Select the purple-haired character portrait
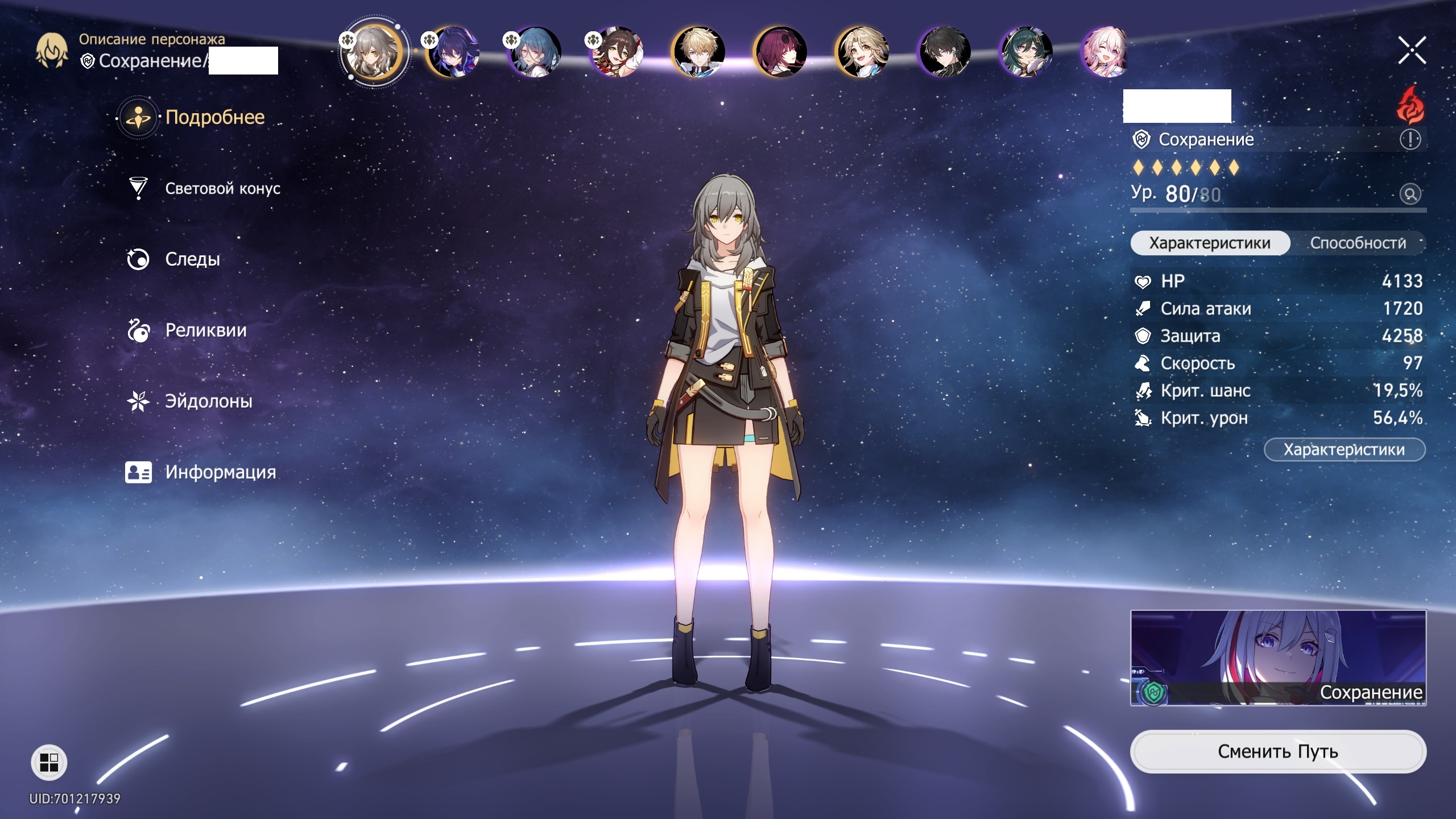The height and width of the screenshot is (819, 1456). coord(453,52)
